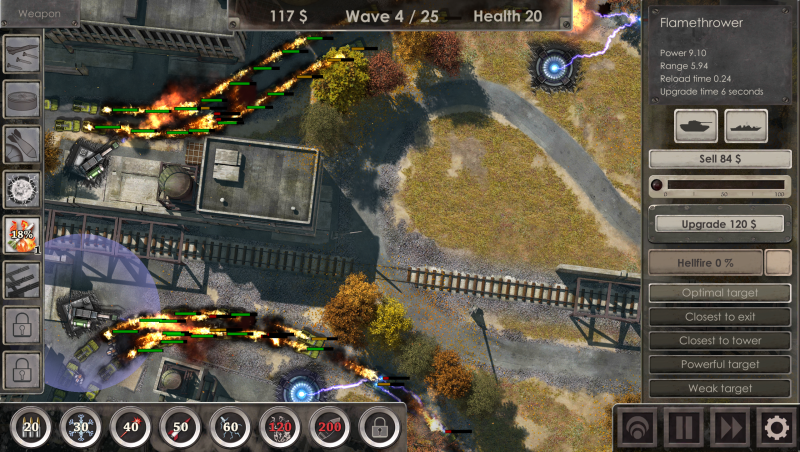Activate the explosion weapon showing 18%
The image size is (800, 452).
(22, 236)
